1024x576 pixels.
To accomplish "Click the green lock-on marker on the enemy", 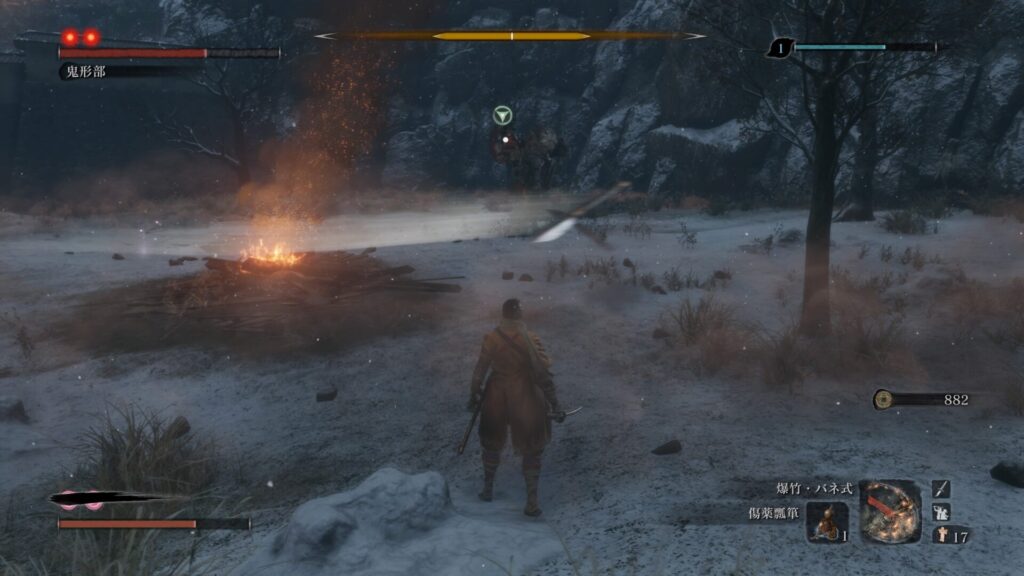I will pyautogui.click(x=503, y=116).
